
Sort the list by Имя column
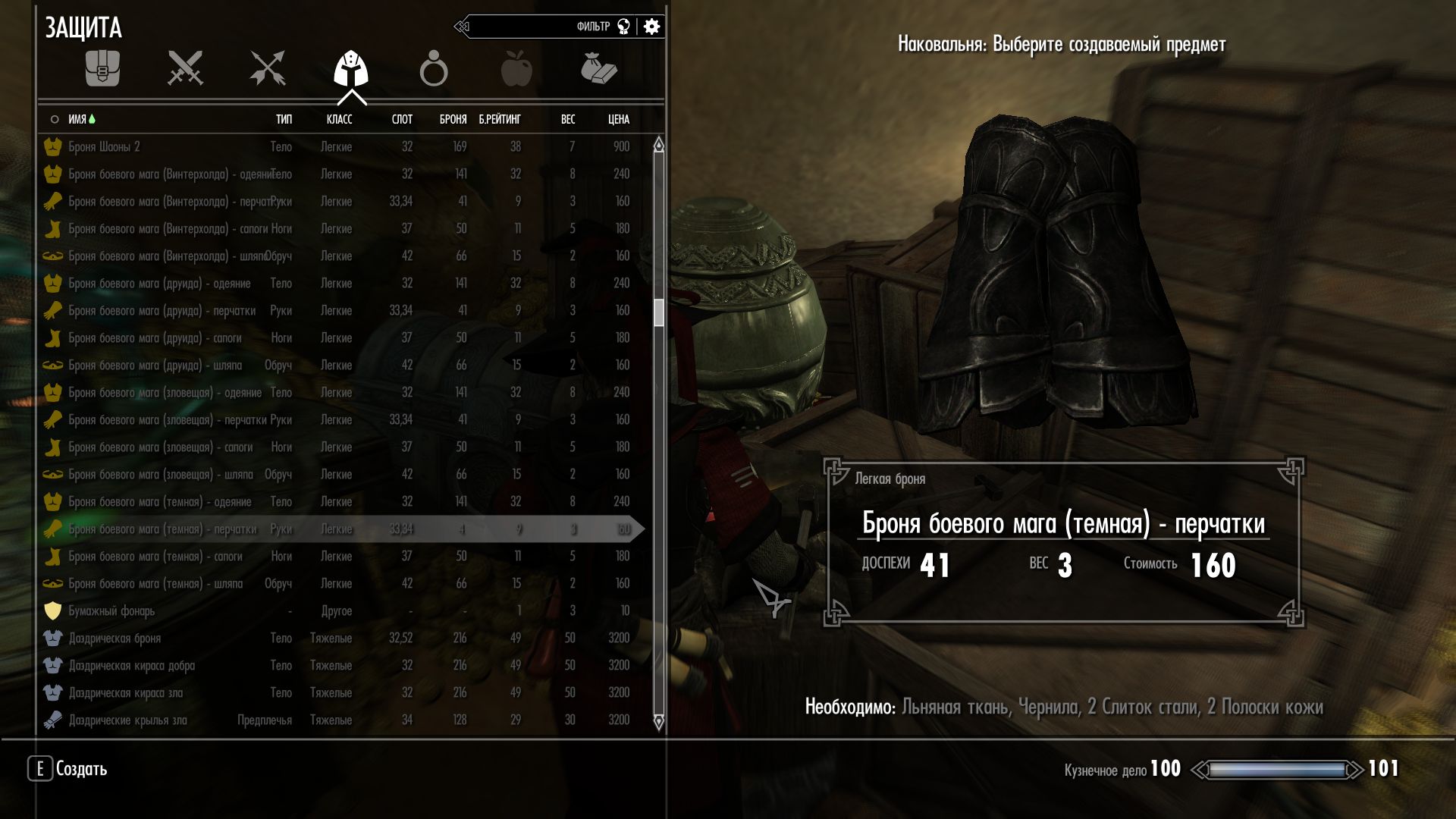pos(77,119)
